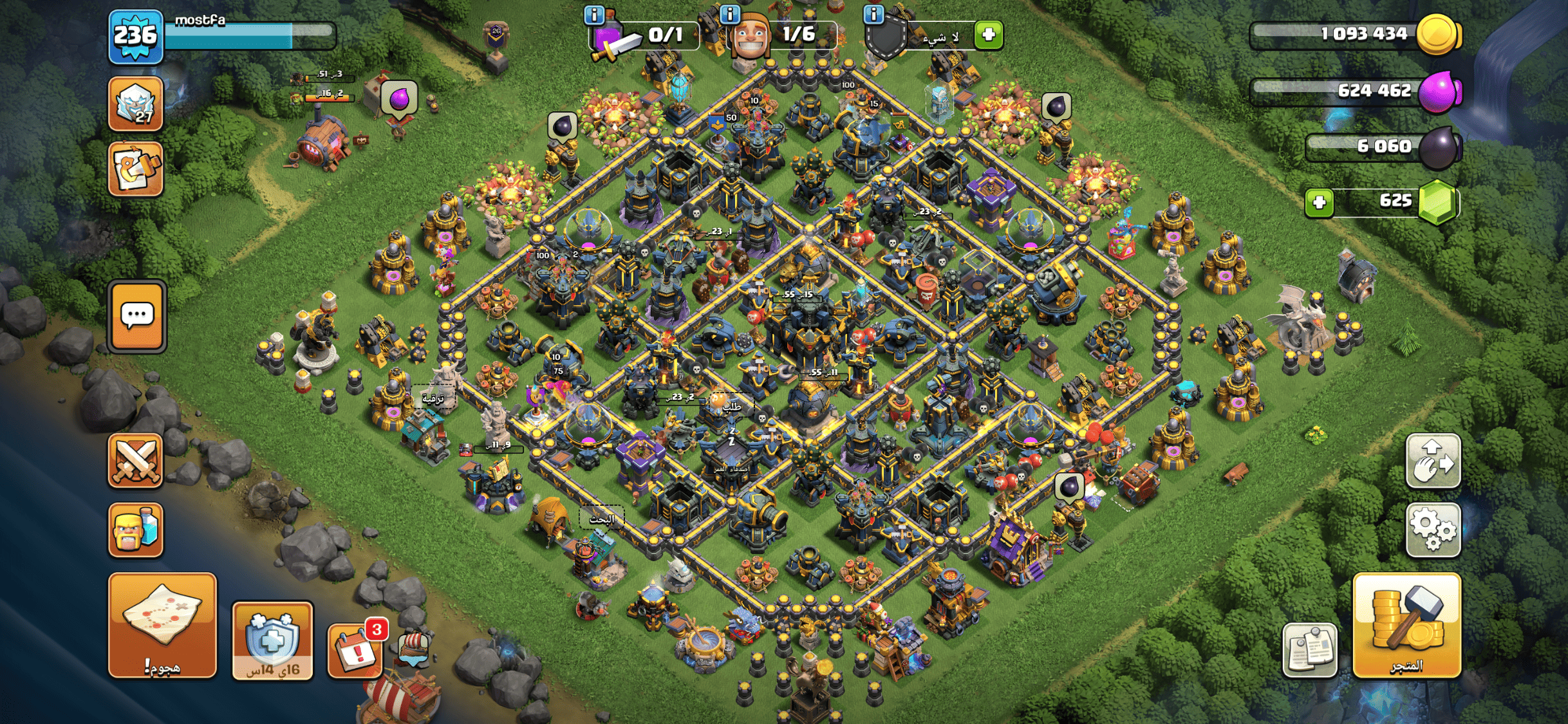Open the barbarian army training button
The height and width of the screenshot is (724, 1568).
[135, 530]
